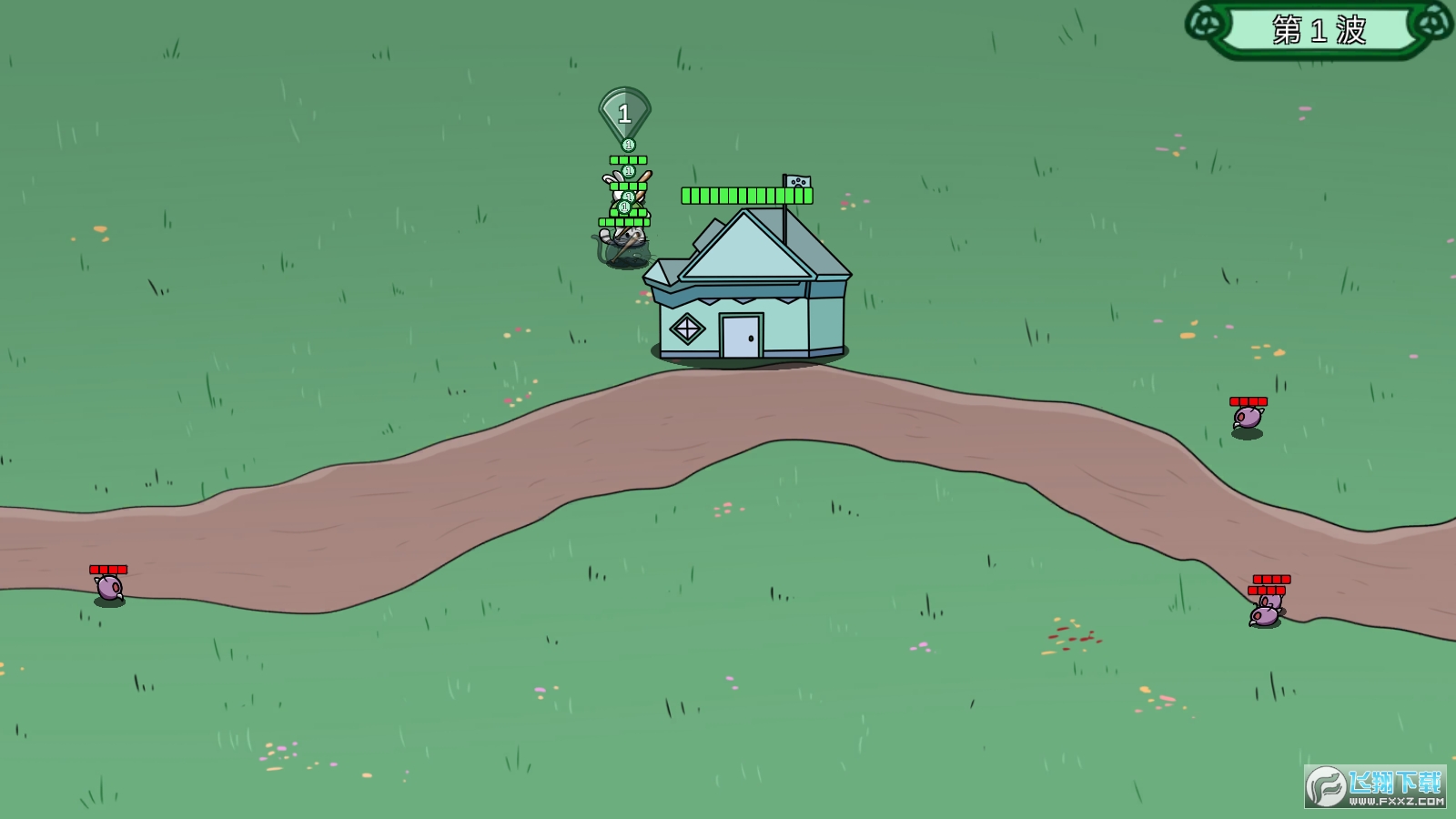Select the squad marker numbered 1
Viewport: 1456px width, 819px height.
pos(624,114)
